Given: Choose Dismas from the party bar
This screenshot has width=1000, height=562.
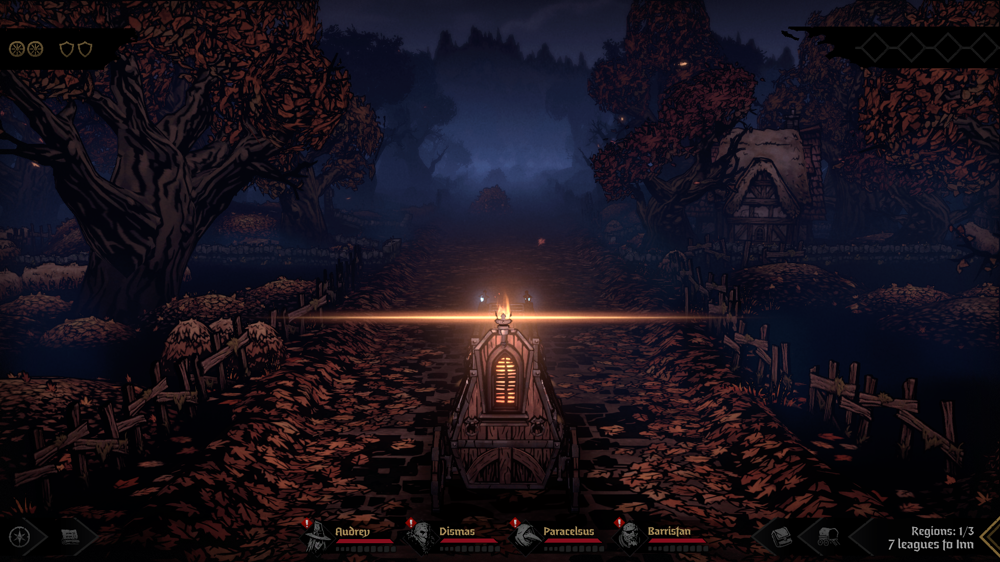Looking at the screenshot, I should coord(421,536).
